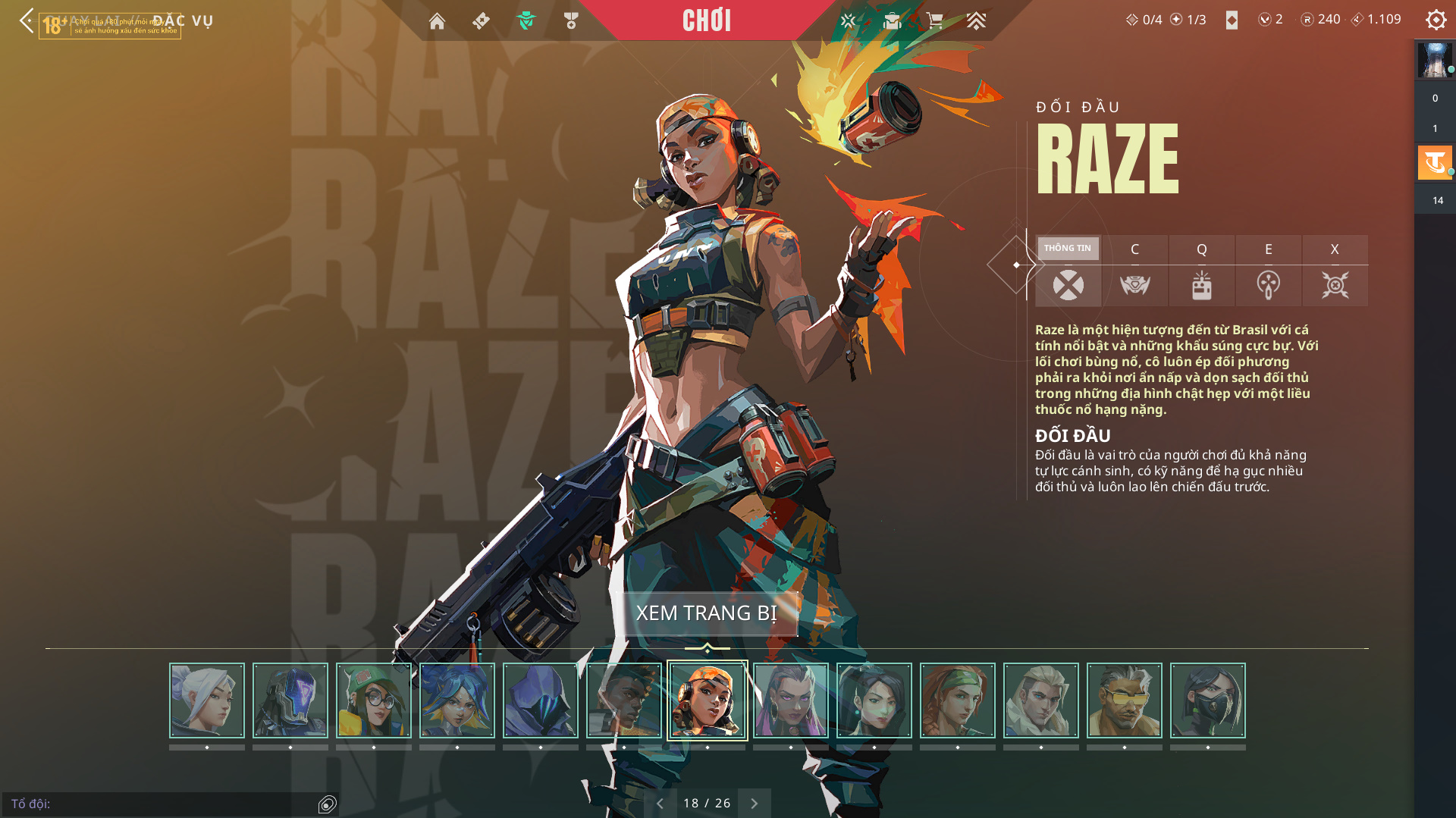Image resolution: width=1456 pixels, height=818 pixels.
Task: Choose the Killjoy agent with glasses
Action: [374, 700]
